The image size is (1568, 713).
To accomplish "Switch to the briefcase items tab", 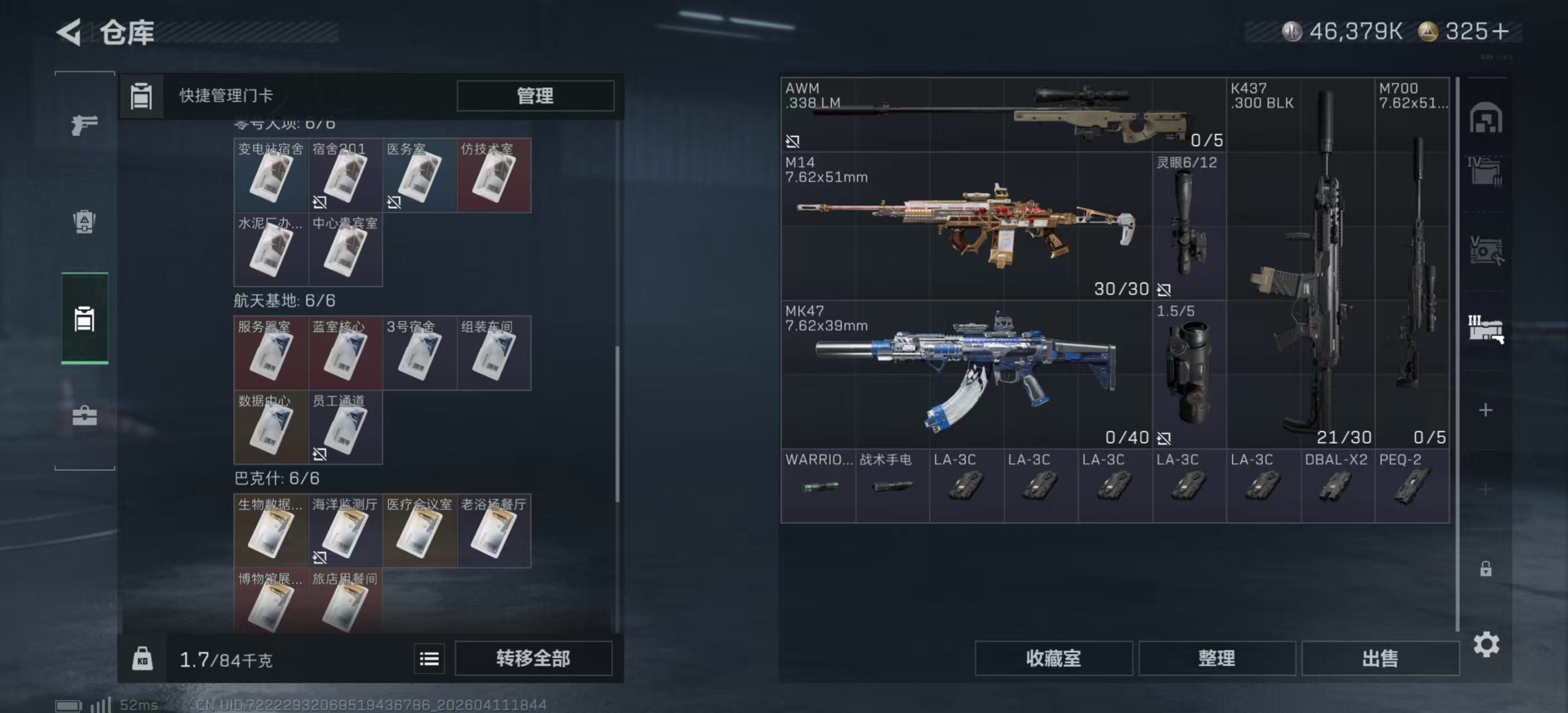I will [x=85, y=417].
